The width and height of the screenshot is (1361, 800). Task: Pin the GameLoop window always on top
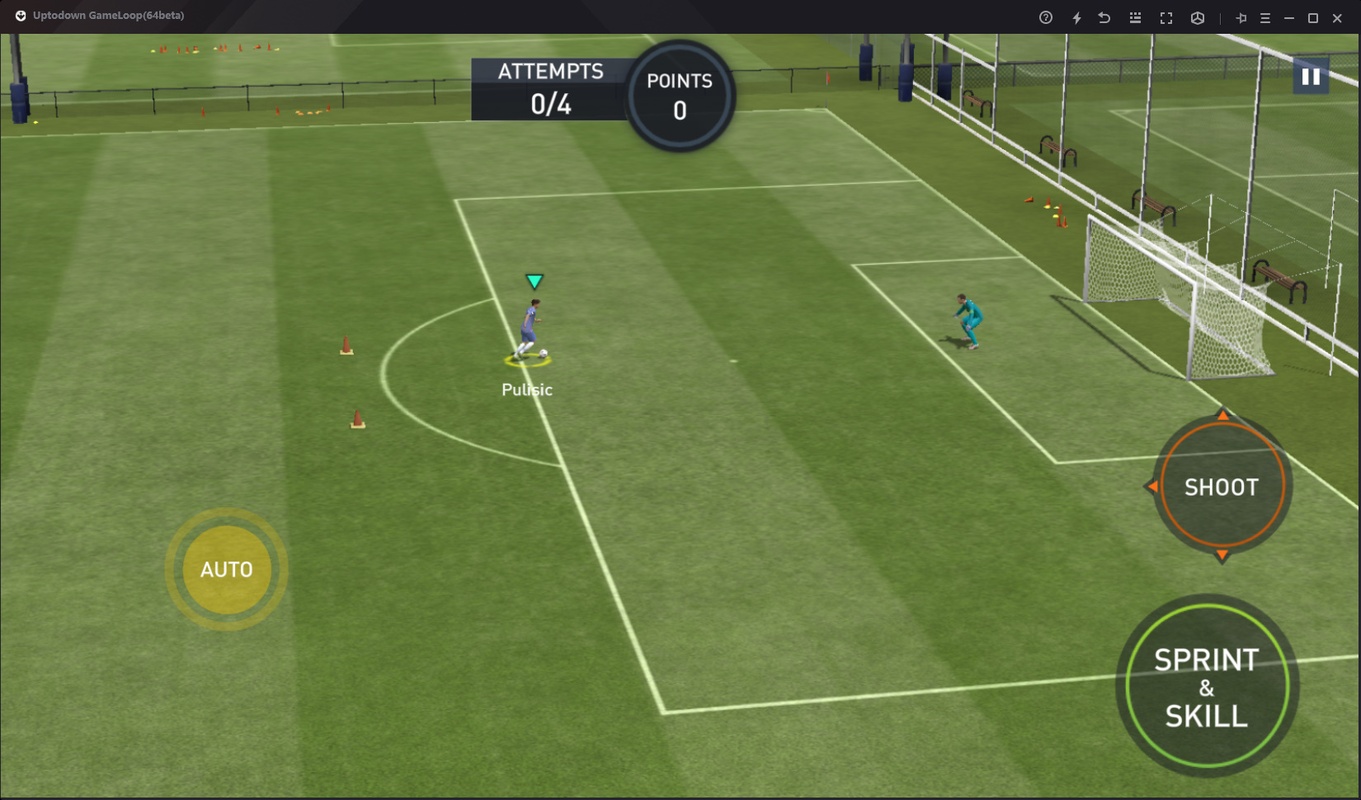pos(1242,18)
